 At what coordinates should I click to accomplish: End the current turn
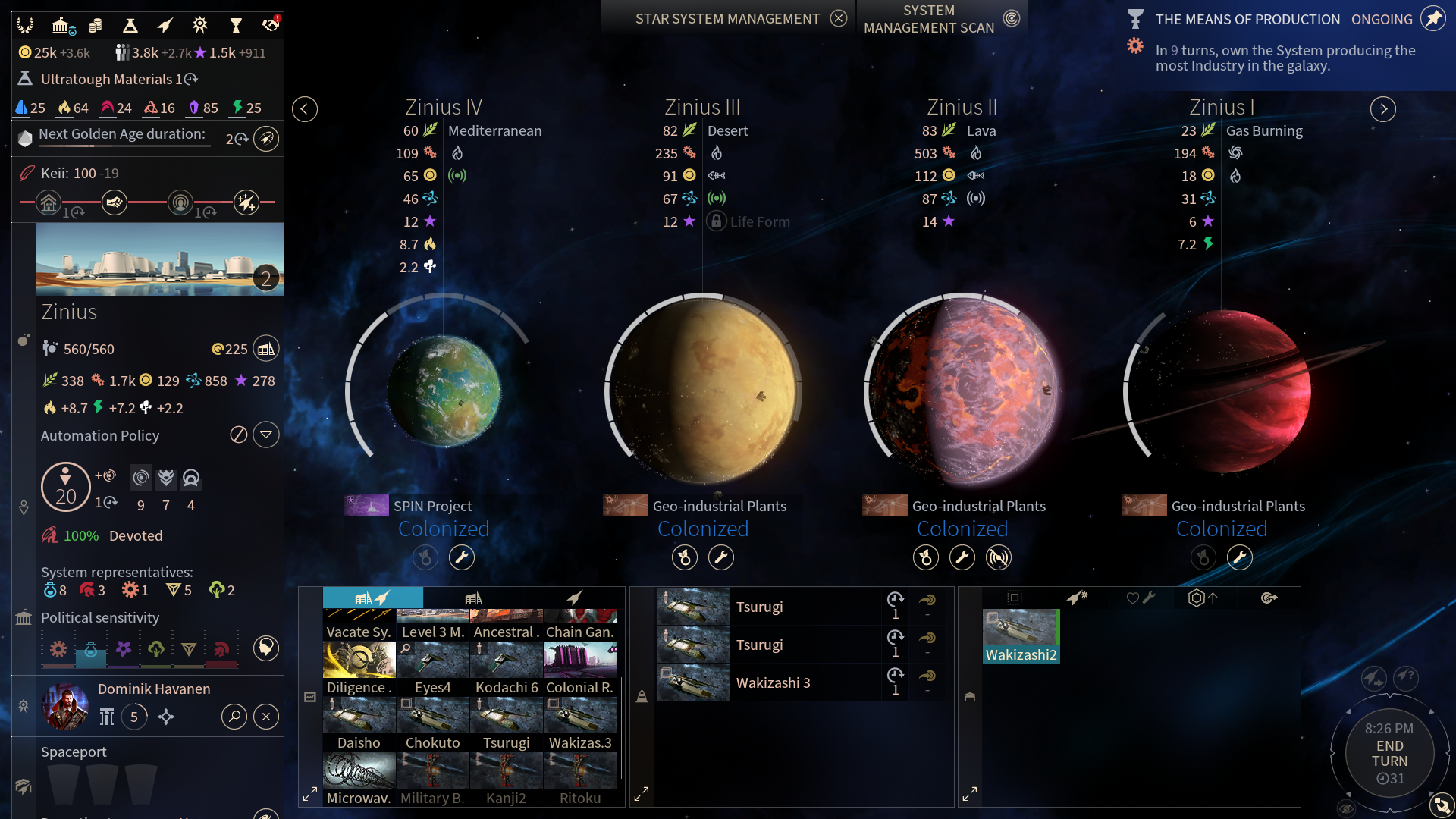[1389, 754]
